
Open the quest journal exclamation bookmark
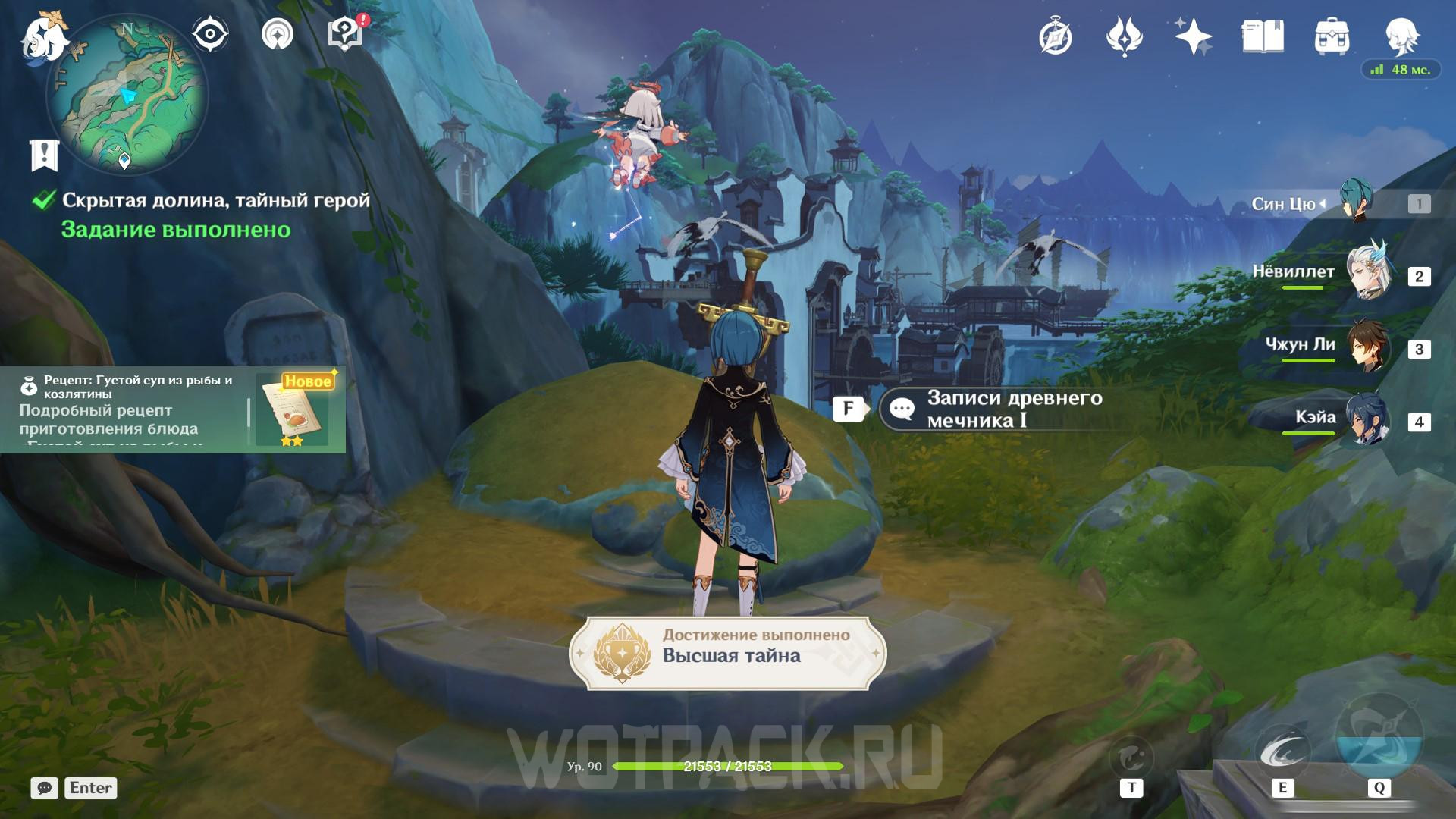point(44,155)
